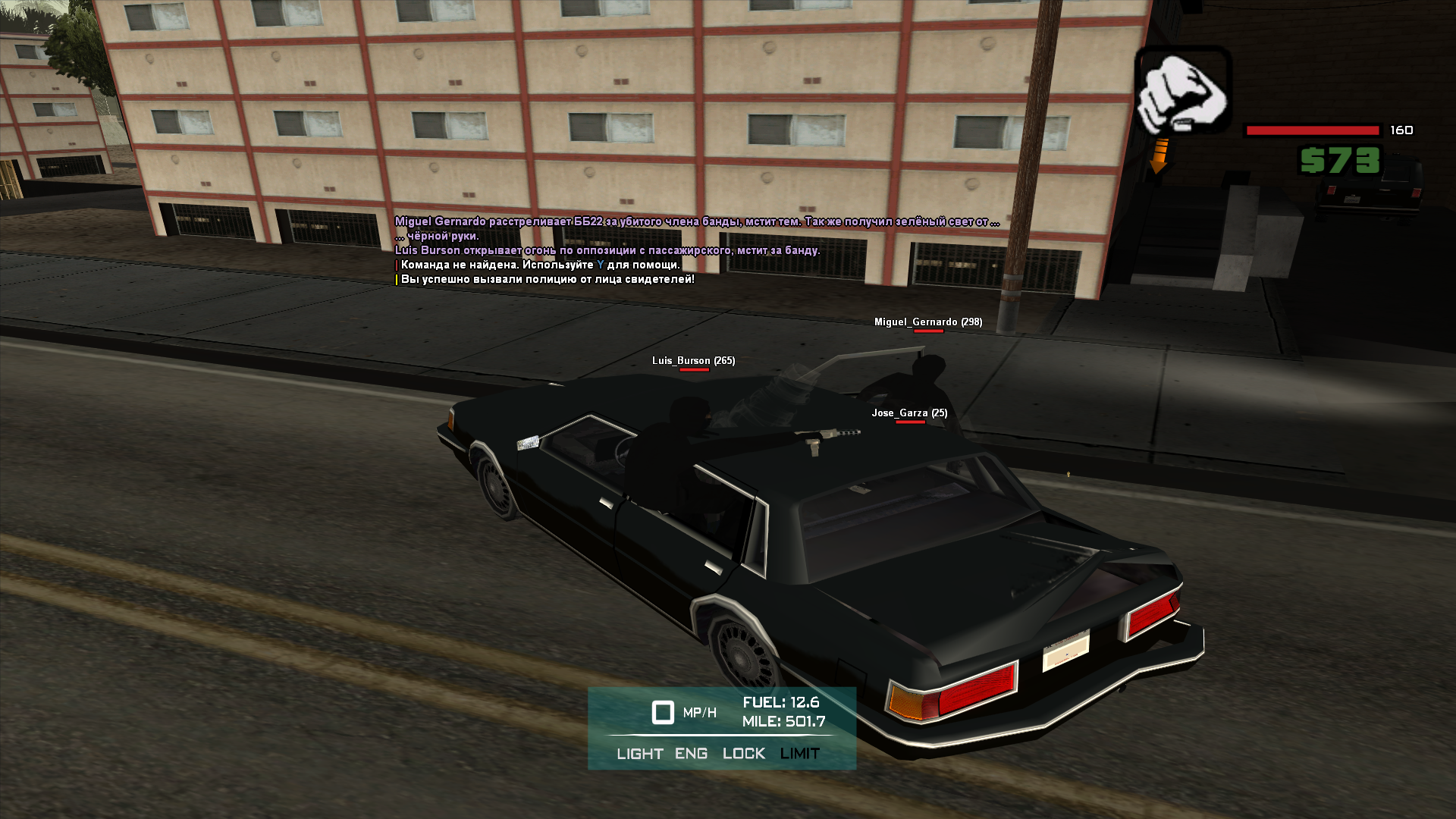Screen dimensions: 1456x819
Task: Select the Jose_Garza player nametag
Action: tap(909, 413)
